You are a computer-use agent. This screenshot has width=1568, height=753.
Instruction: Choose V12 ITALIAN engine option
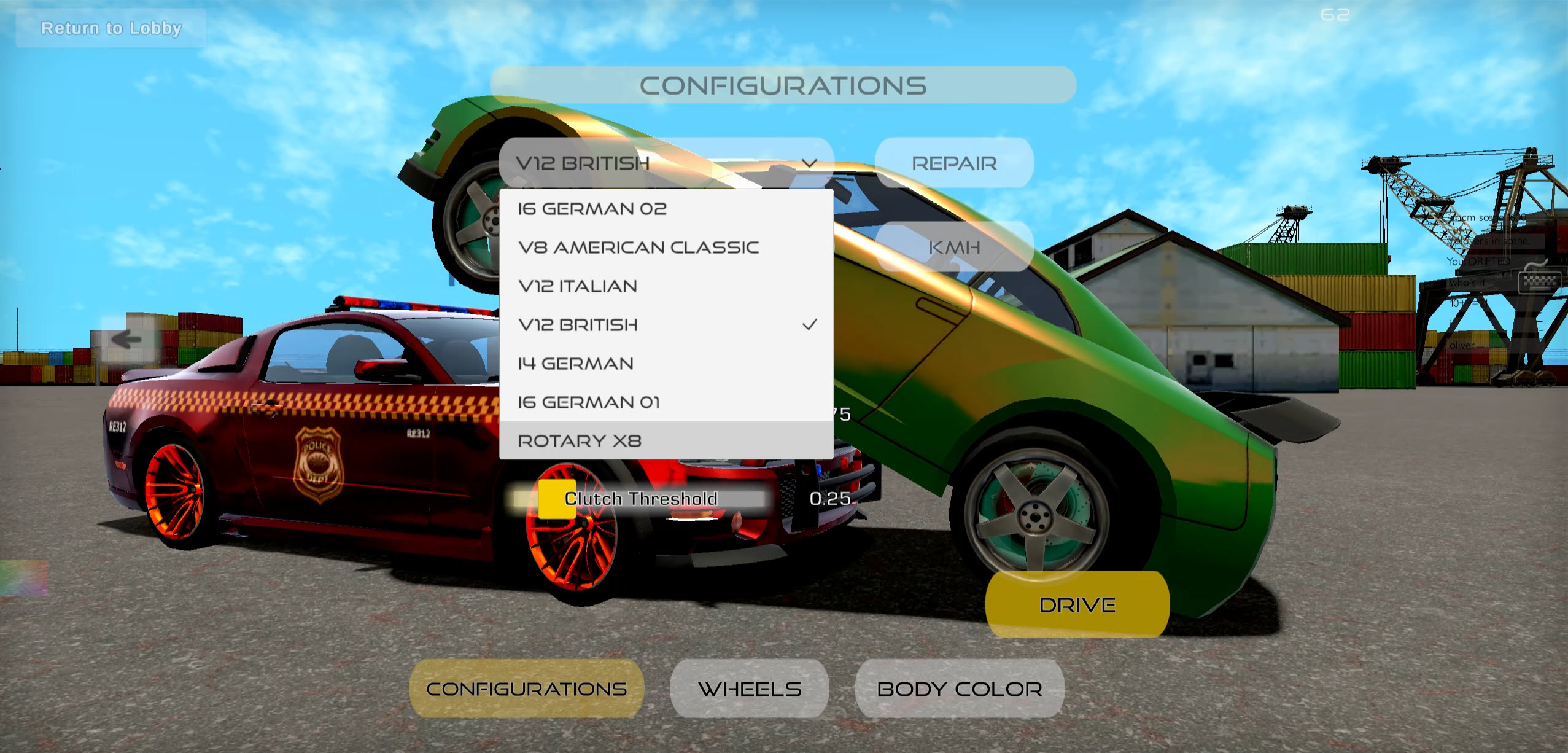tap(578, 285)
